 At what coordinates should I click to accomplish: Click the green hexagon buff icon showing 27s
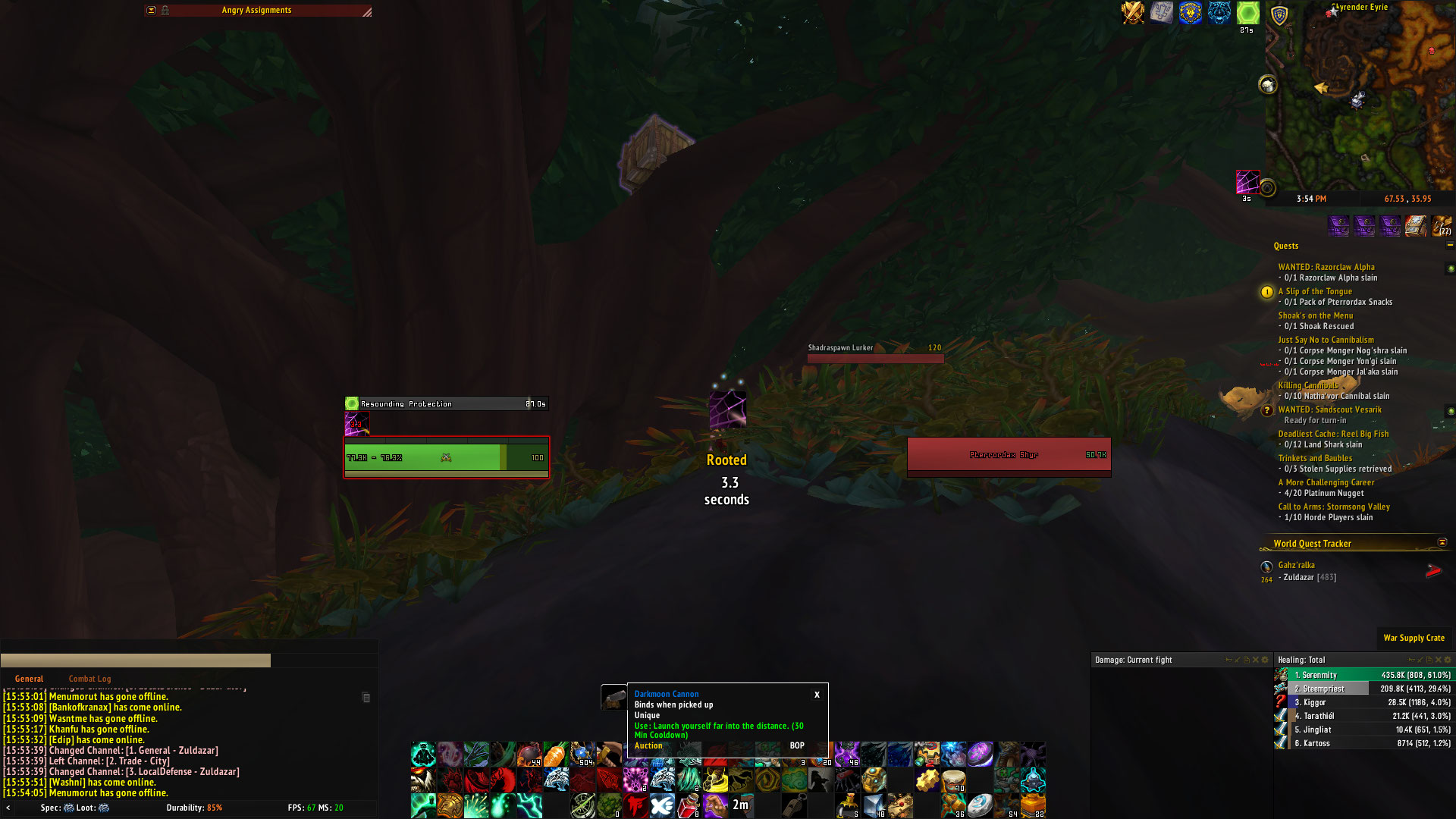[1249, 12]
